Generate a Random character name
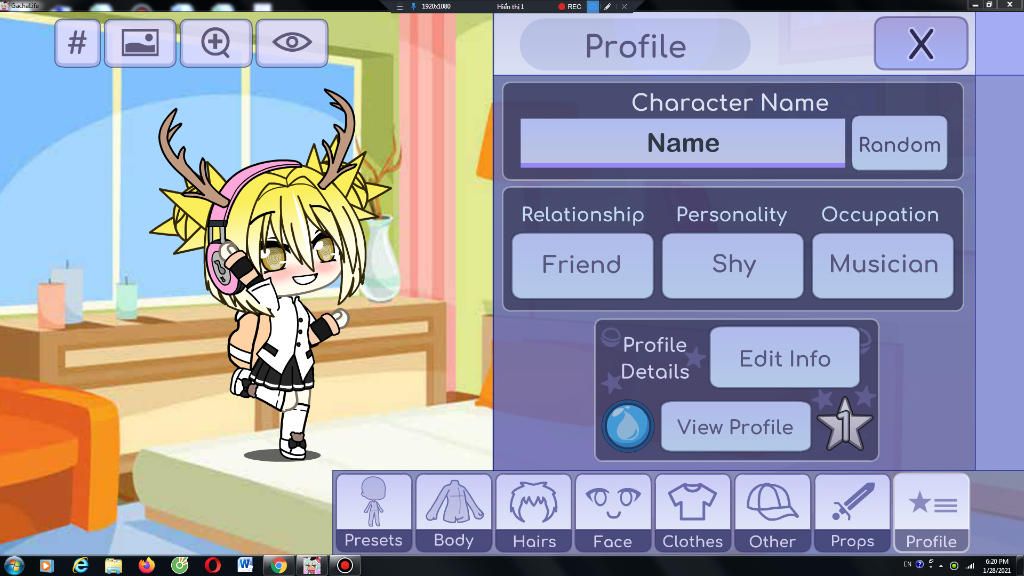 click(x=899, y=144)
